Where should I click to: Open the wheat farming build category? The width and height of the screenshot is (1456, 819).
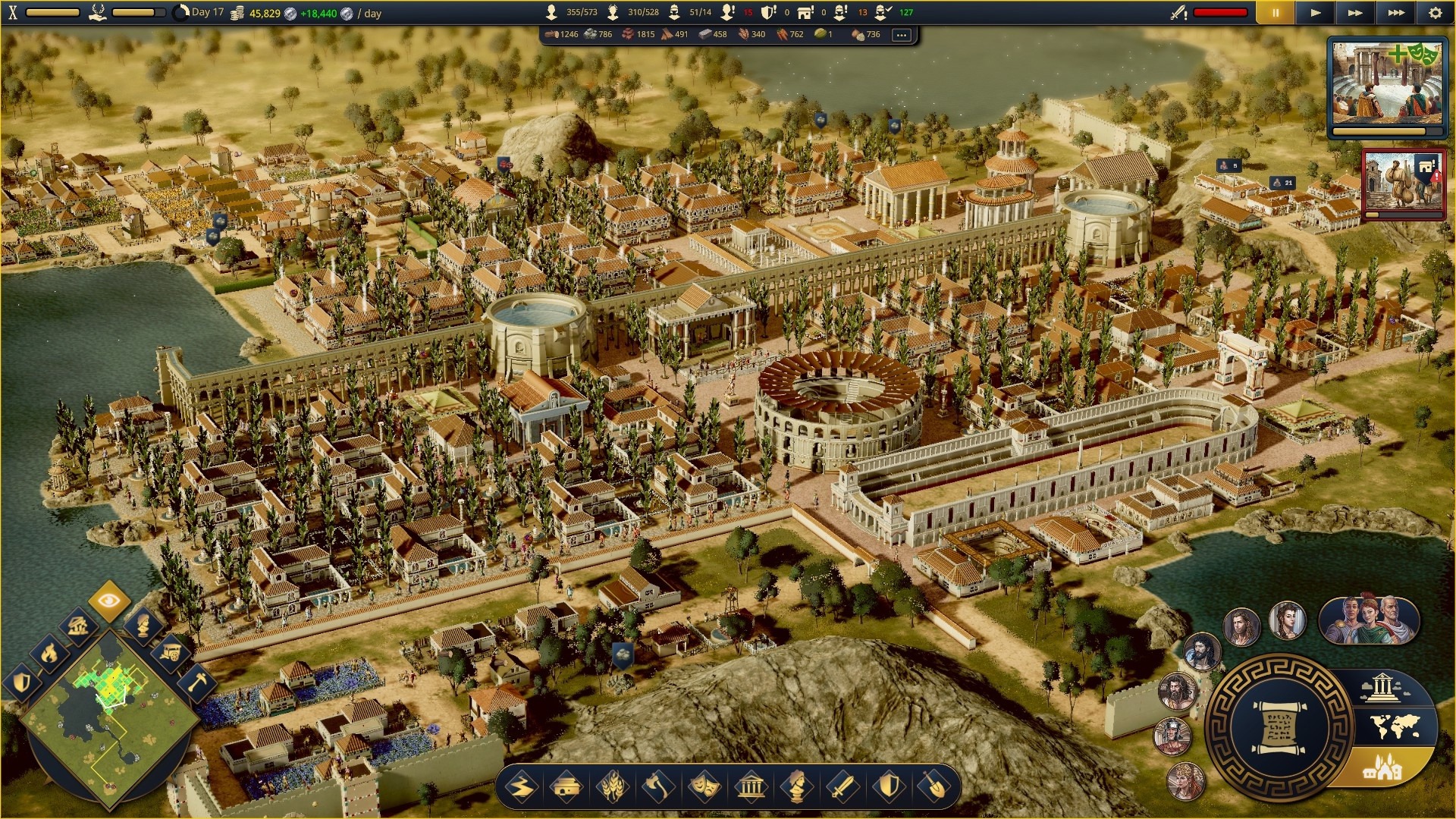[x=613, y=786]
